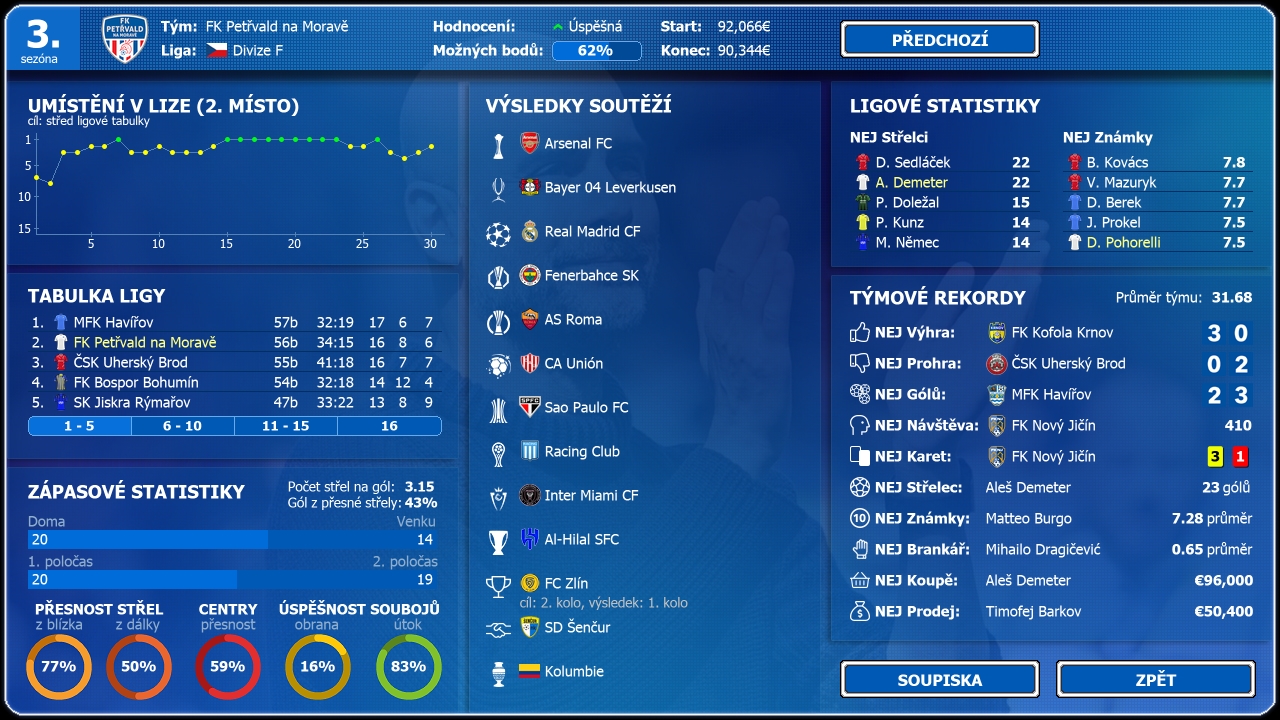Click the thumbs-down icon next to NEJ Prohra
1280x720 pixels.
point(861,362)
